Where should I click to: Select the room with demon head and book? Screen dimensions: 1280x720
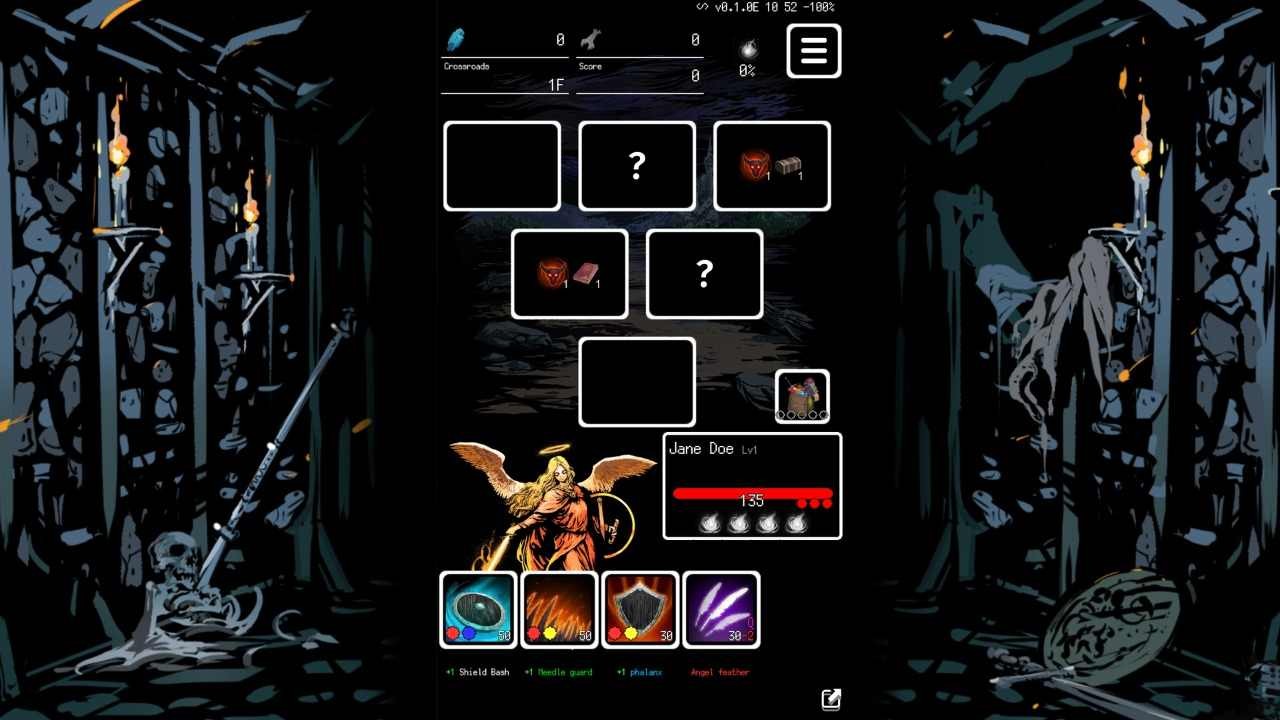point(569,273)
